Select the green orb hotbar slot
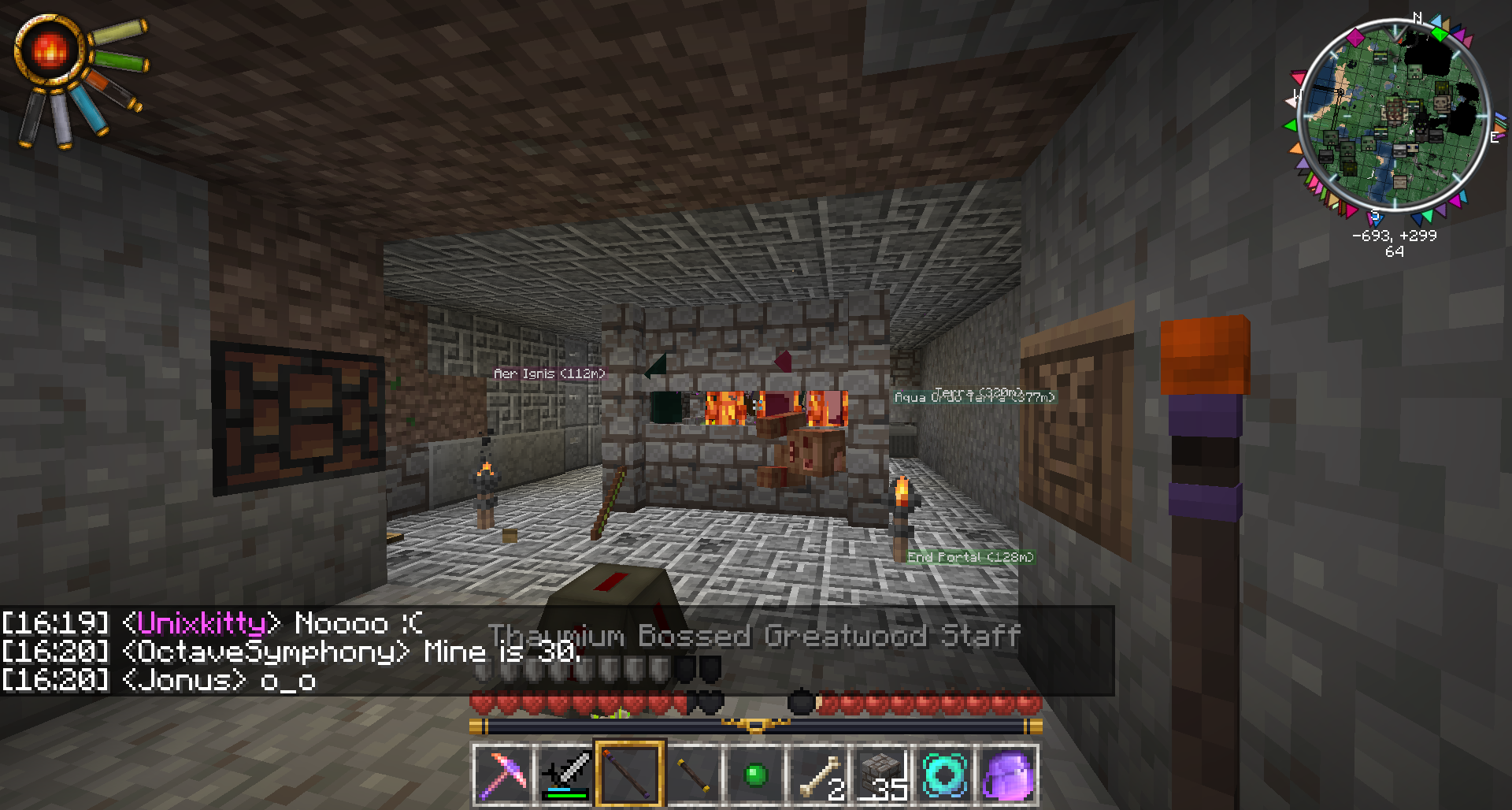The width and height of the screenshot is (1512, 810). coord(755,775)
